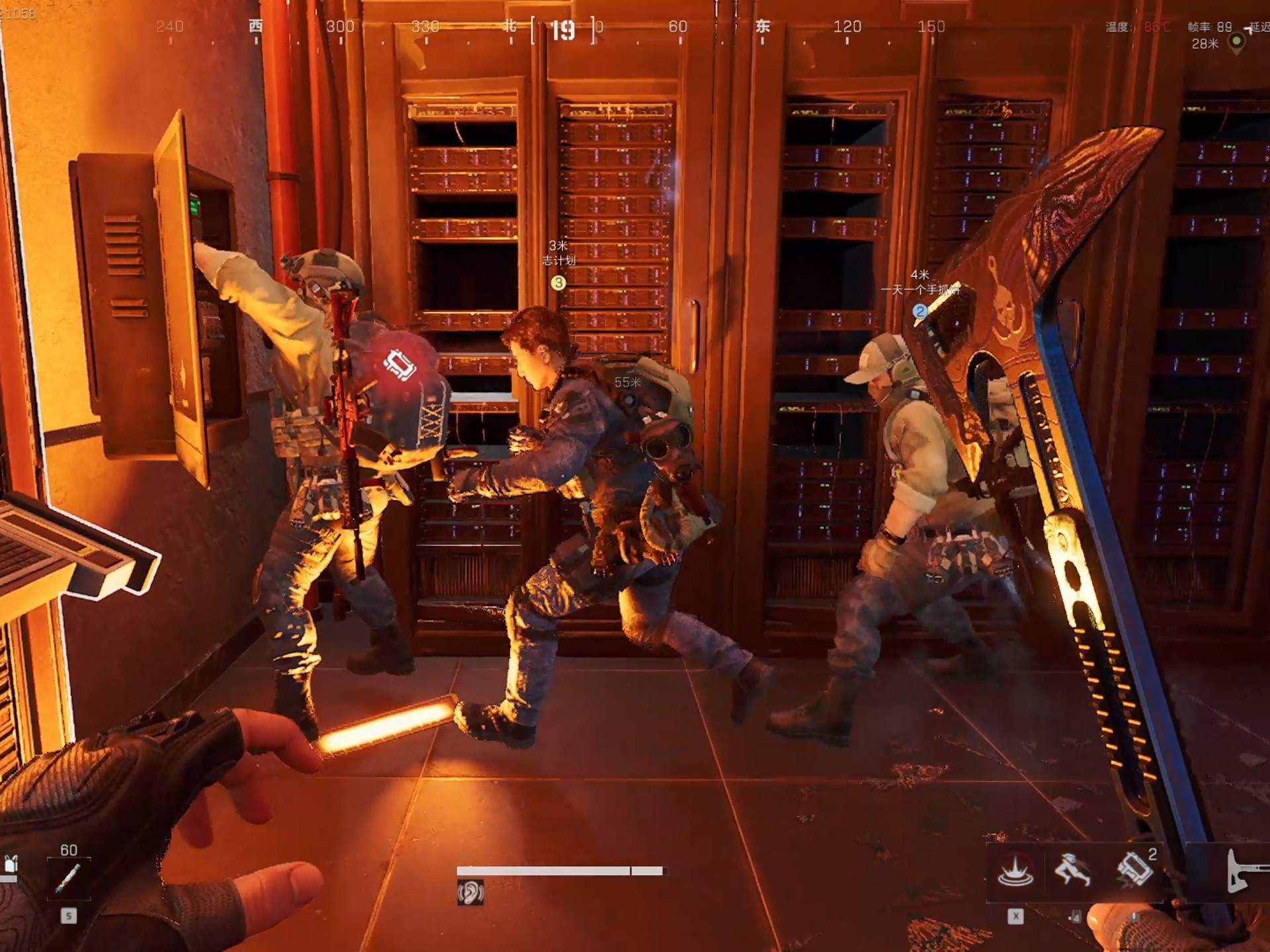
Task: Select teammate marker number 2
Action: pyautogui.click(x=919, y=311)
